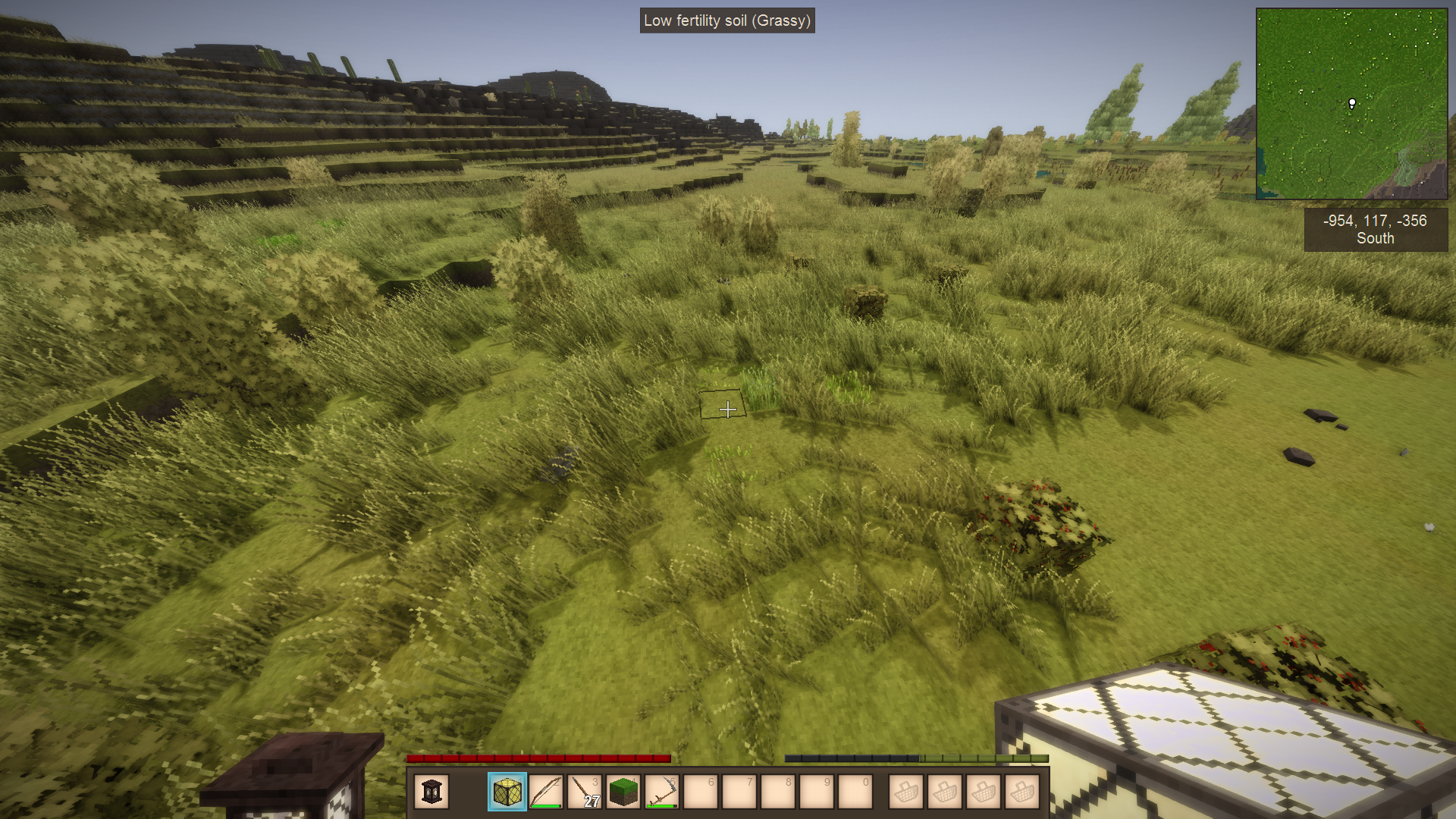Equip the scythe from the hotbar

(x=662, y=792)
